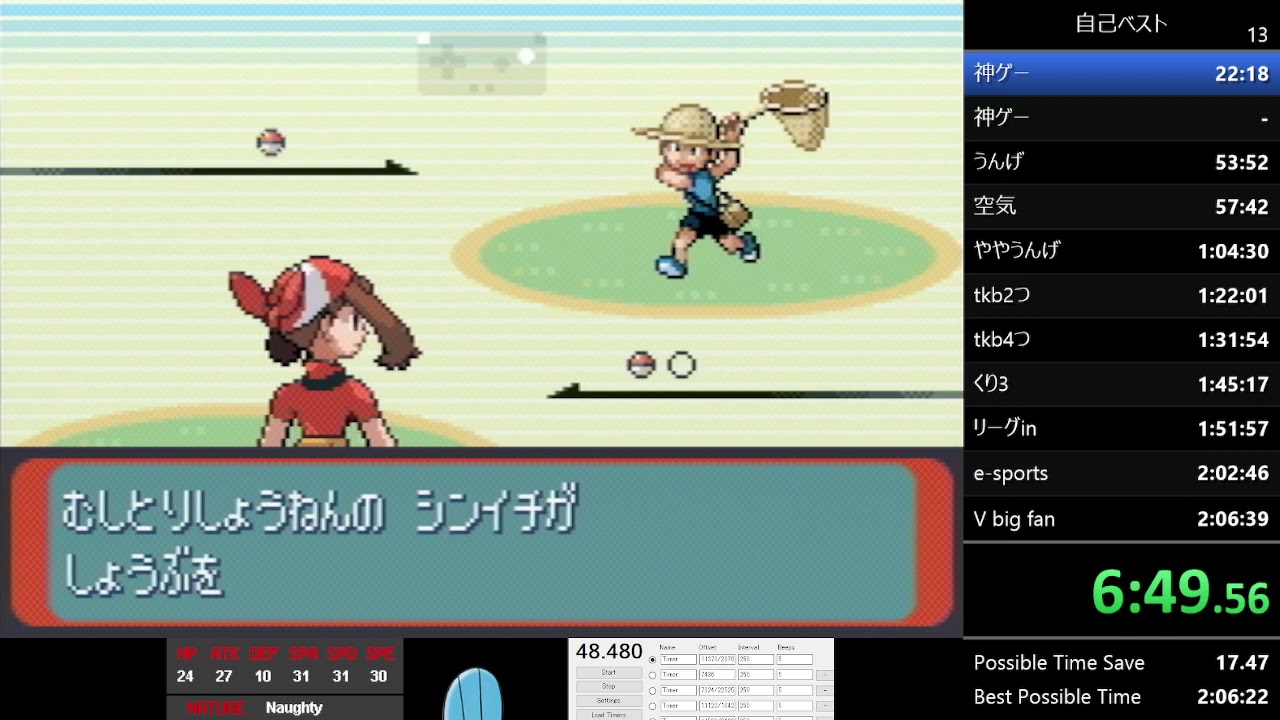The height and width of the screenshot is (720, 1280).
Task: Select the first Timer radio button
Action: tap(653, 659)
